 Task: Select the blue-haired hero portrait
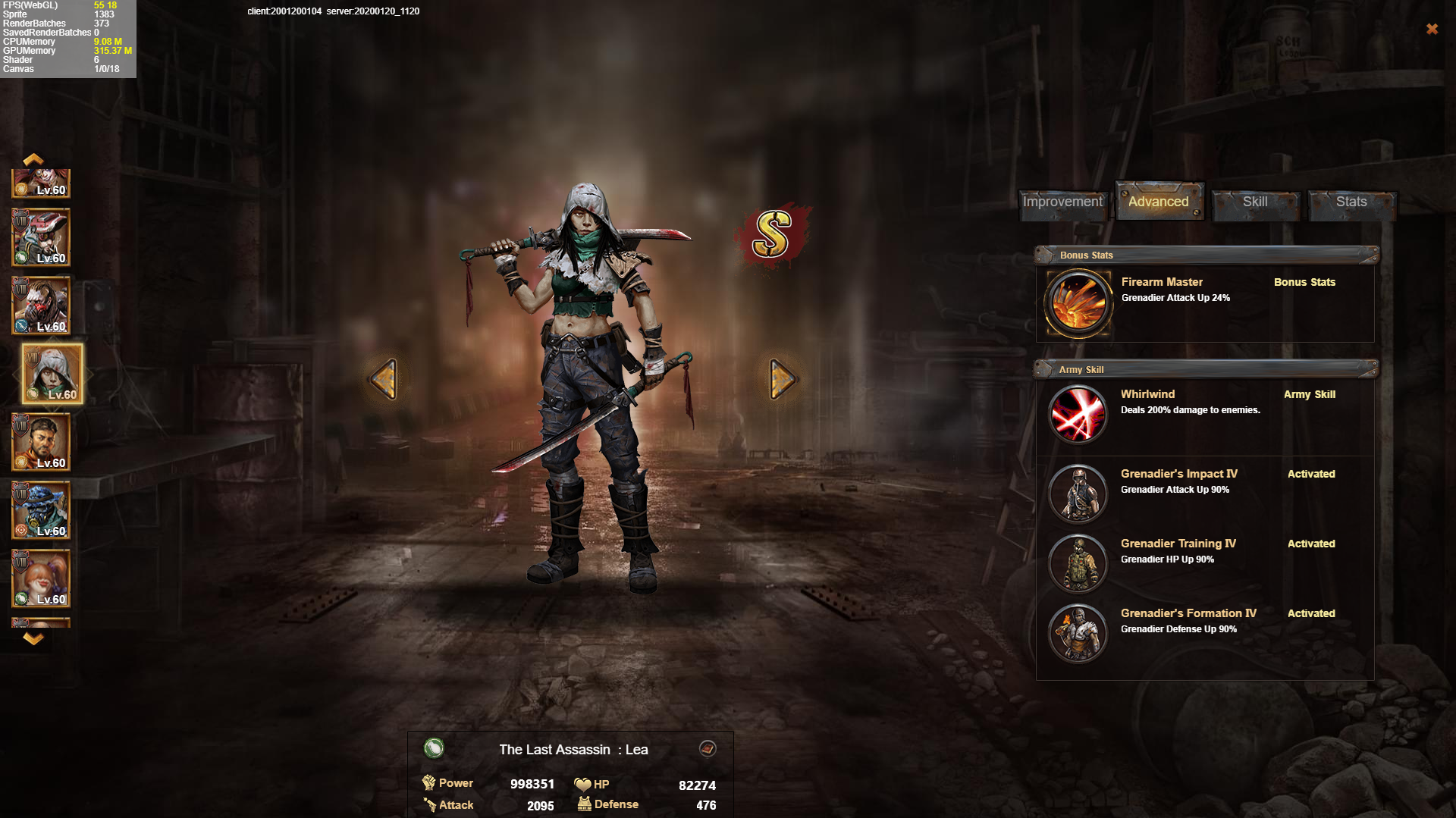41,510
